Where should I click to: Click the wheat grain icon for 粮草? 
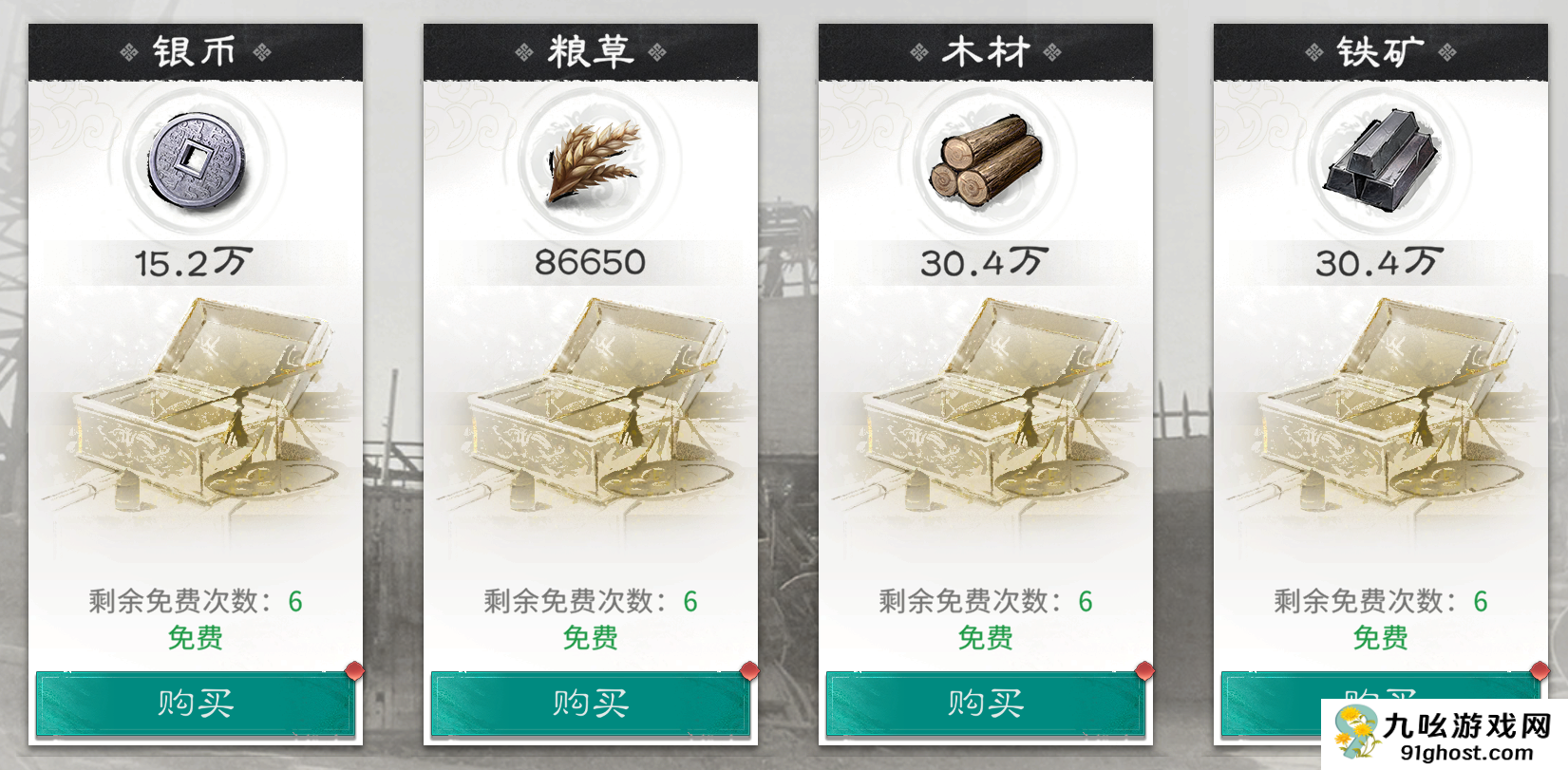pos(591,161)
